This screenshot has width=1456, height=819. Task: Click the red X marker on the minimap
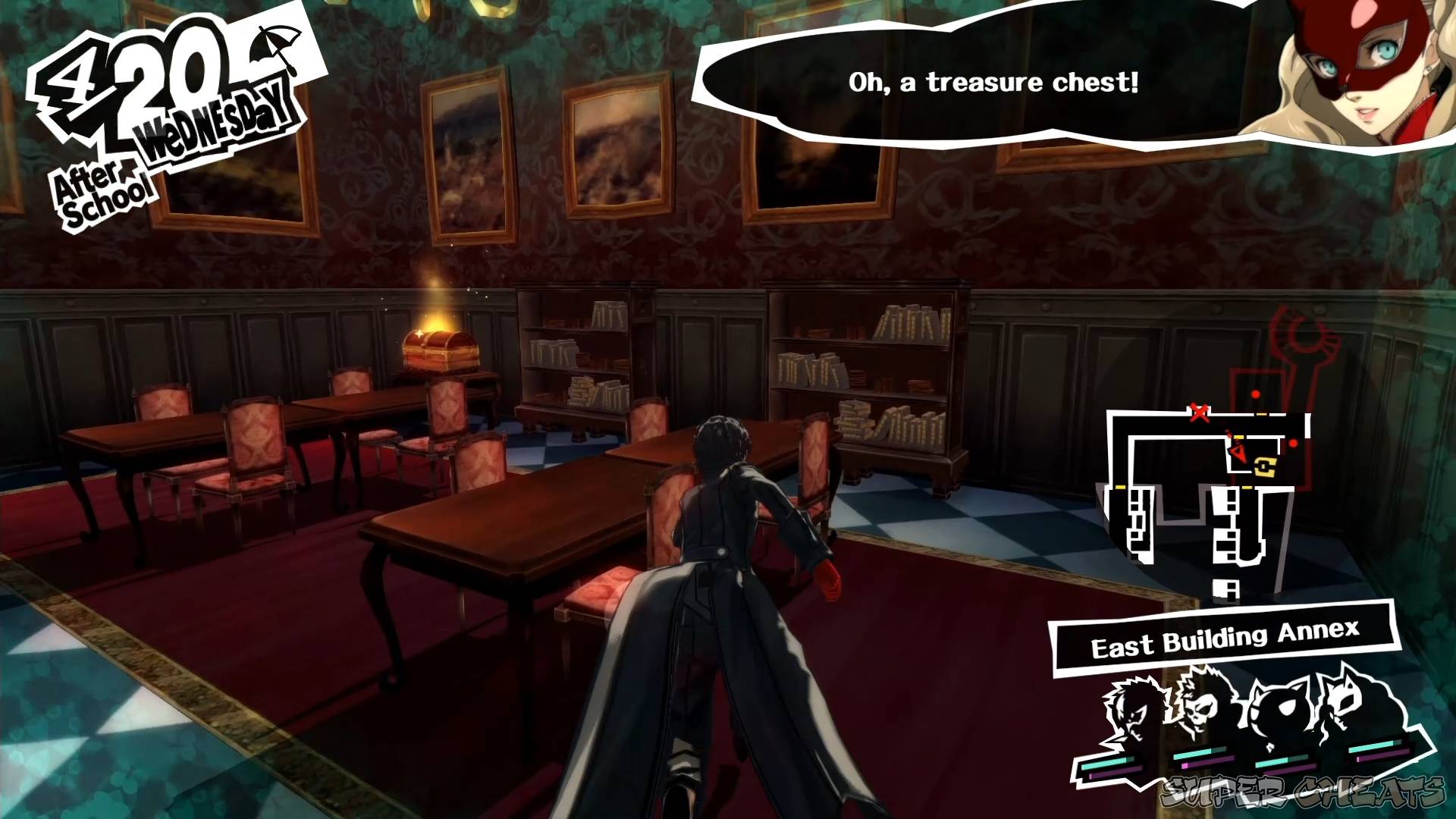(1199, 413)
